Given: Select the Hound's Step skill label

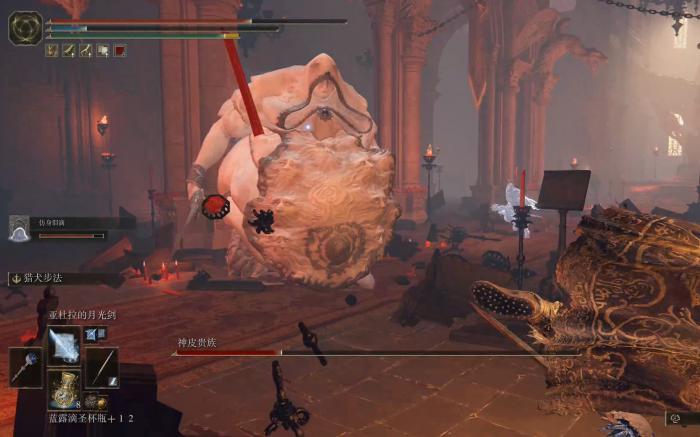Looking at the screenshot, I should point(42,278).
